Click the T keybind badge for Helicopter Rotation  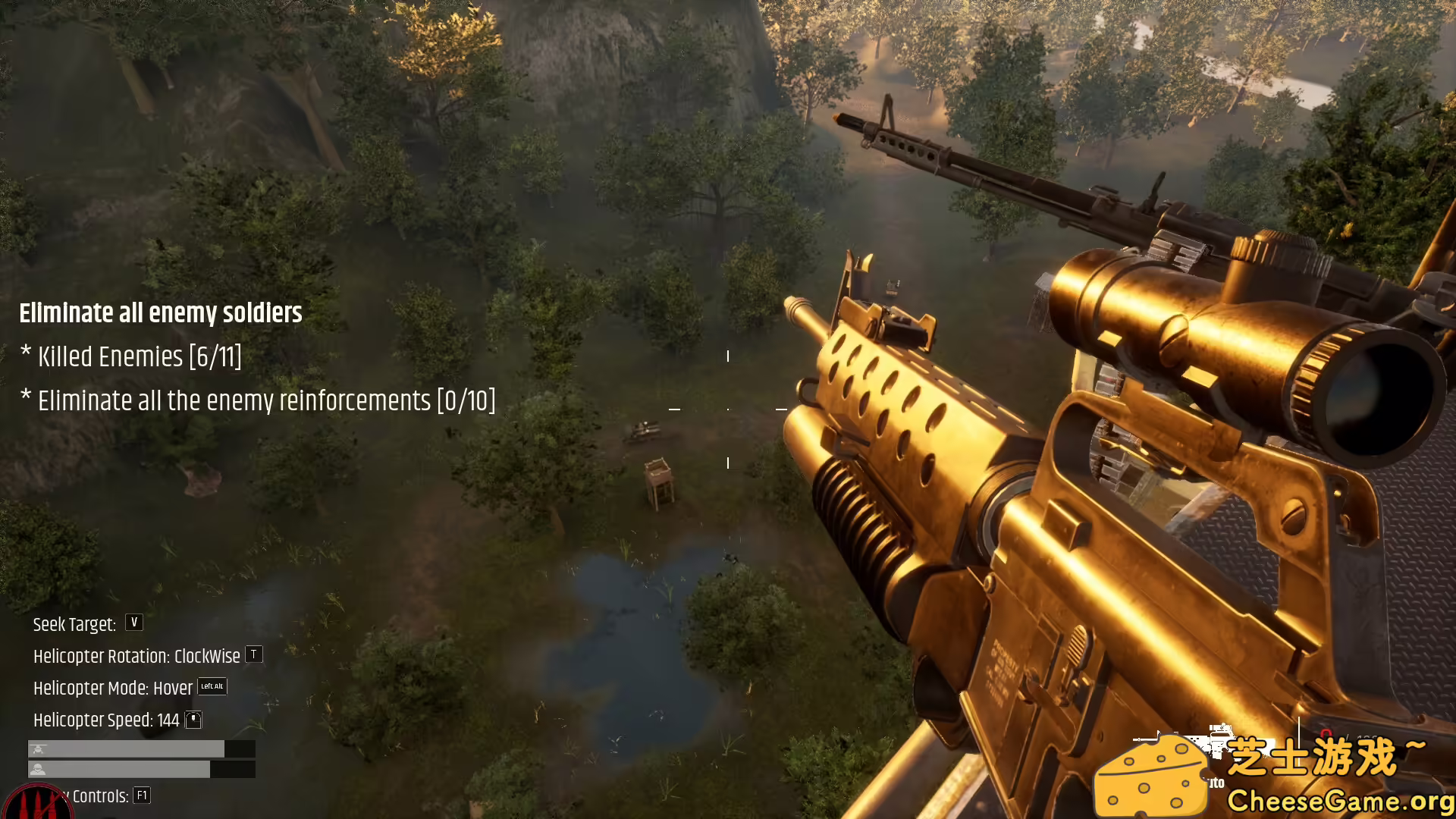(253, 655)
